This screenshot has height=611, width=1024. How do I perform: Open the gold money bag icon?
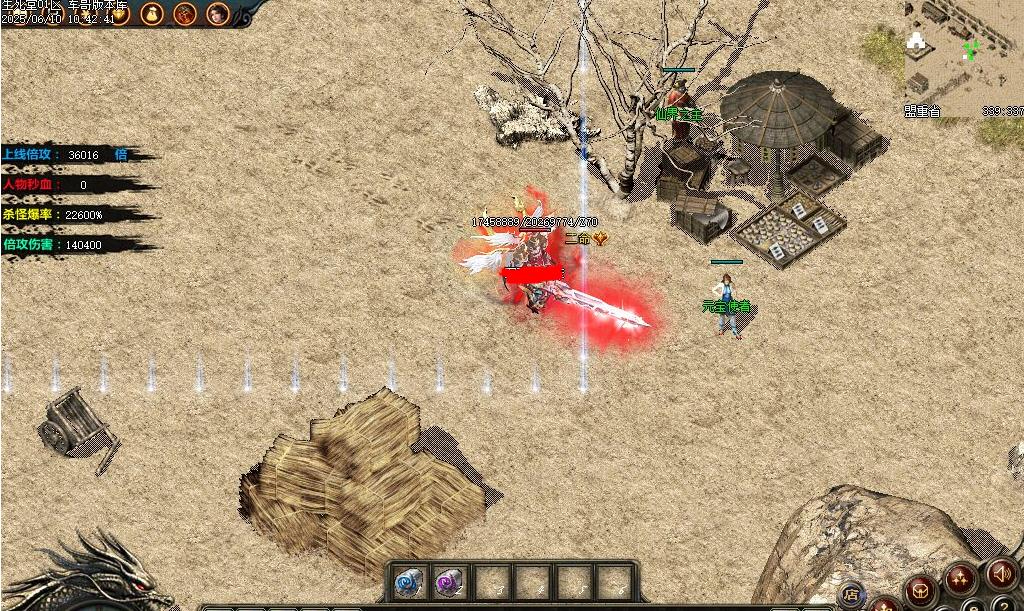coord(152,13)
